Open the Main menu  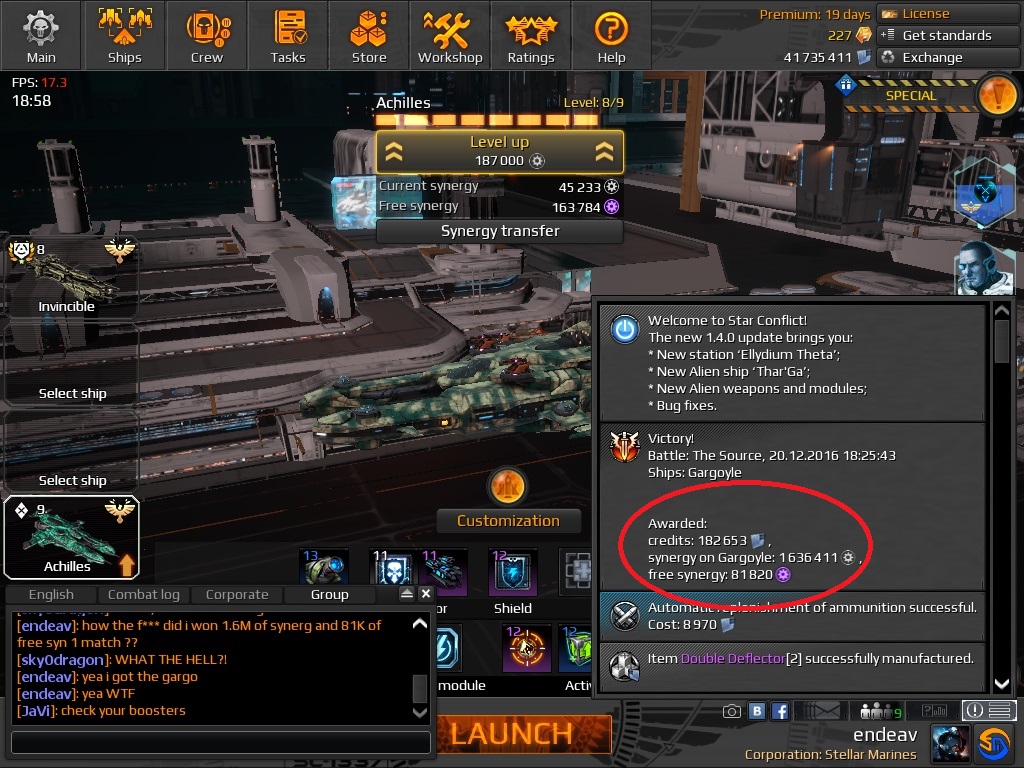(x=41, y=35)
